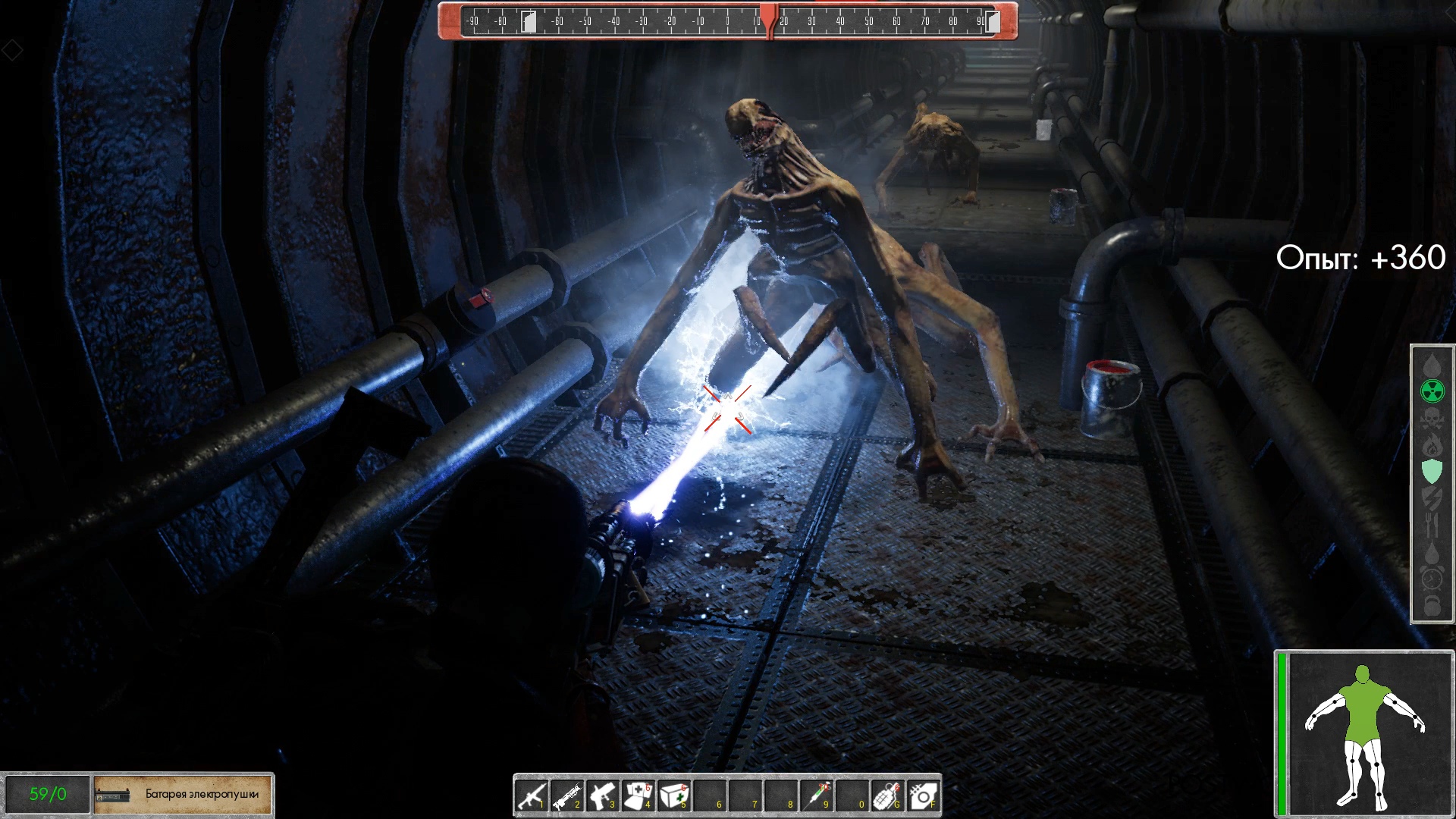Screen dimensions: 1456x819
Task: Click the active green shield status icon
Action: [1432, 470]
